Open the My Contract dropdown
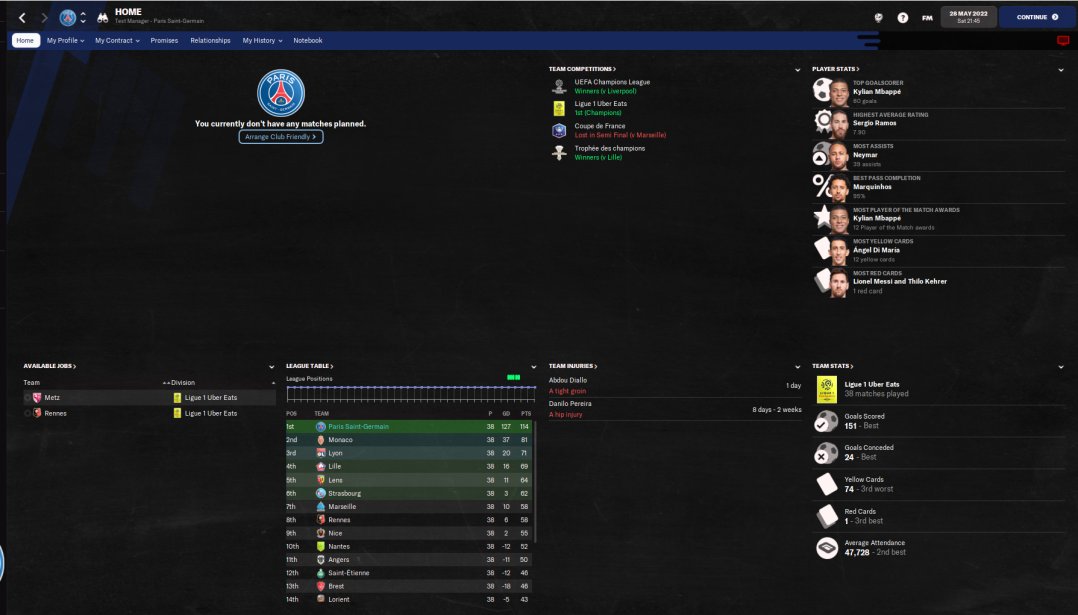 (117, 41)
